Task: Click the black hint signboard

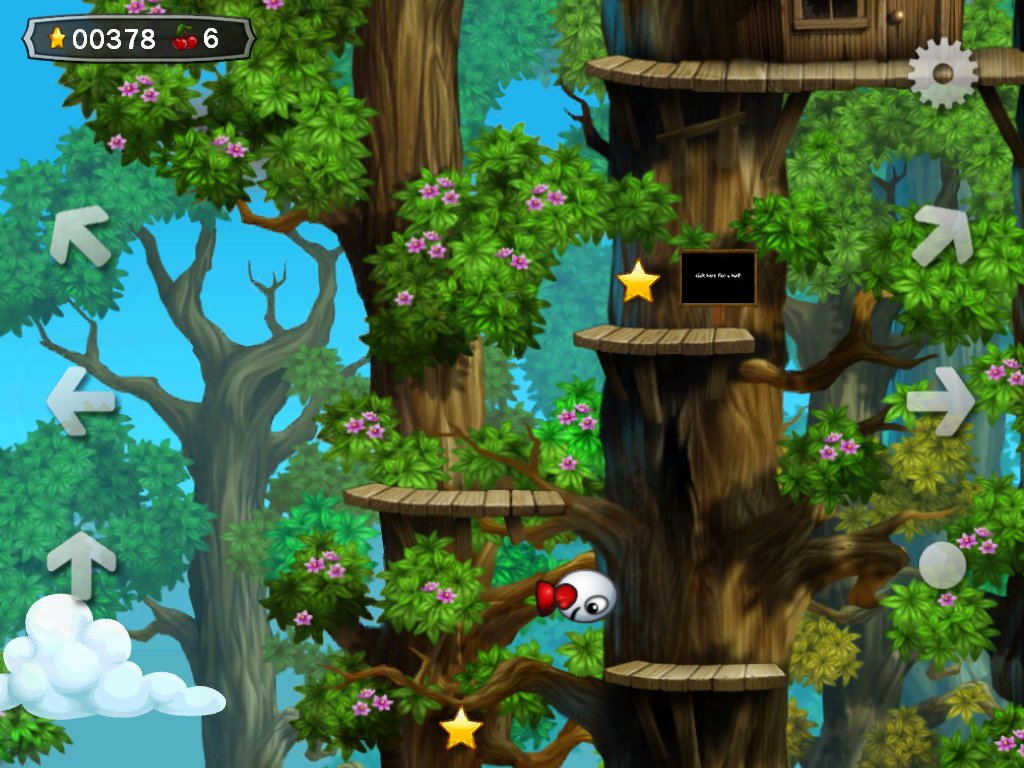Action: tap(718, 277)
